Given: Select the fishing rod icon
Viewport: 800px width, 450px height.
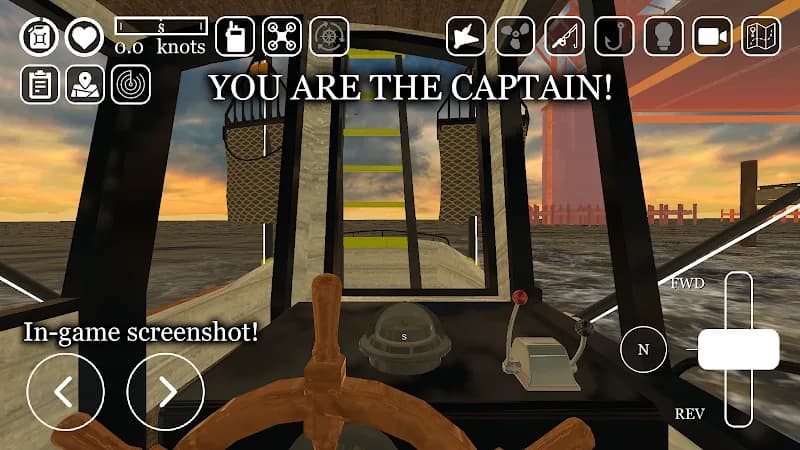Looking at the screenshot, I should point(564,37).
